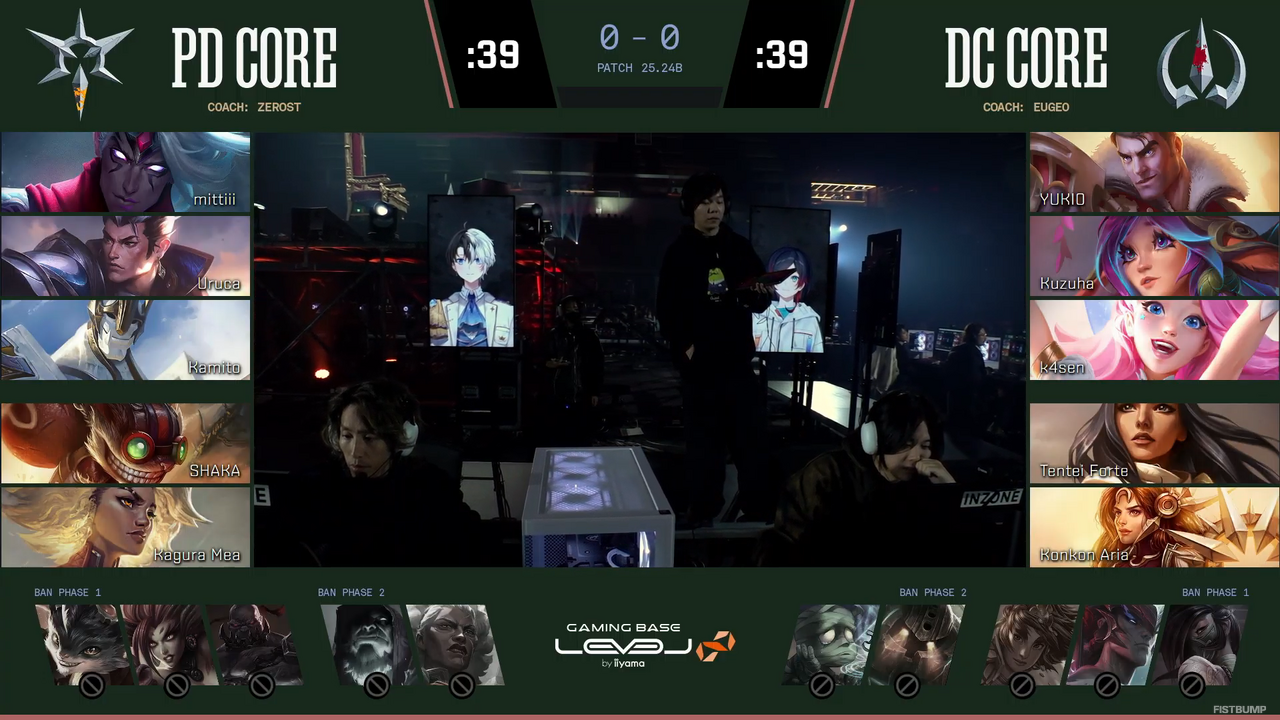Open k4sen's champion portrait panel
This screenshot has width=1280, height=720.
[x=1153, y=341]
